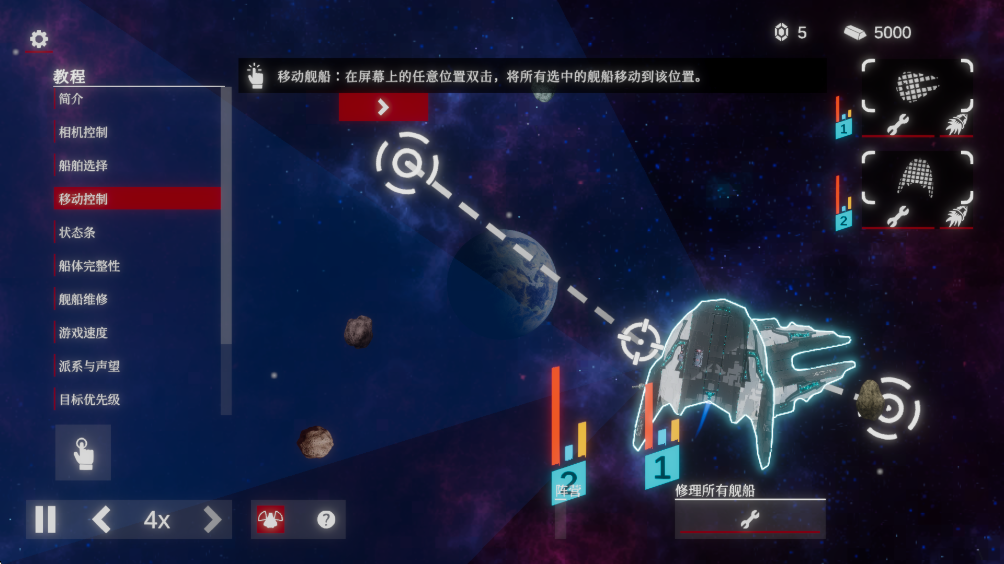1004x564 pixels.
Task: Decrease game speed with left arrow
Action: (x=101, y=519)
